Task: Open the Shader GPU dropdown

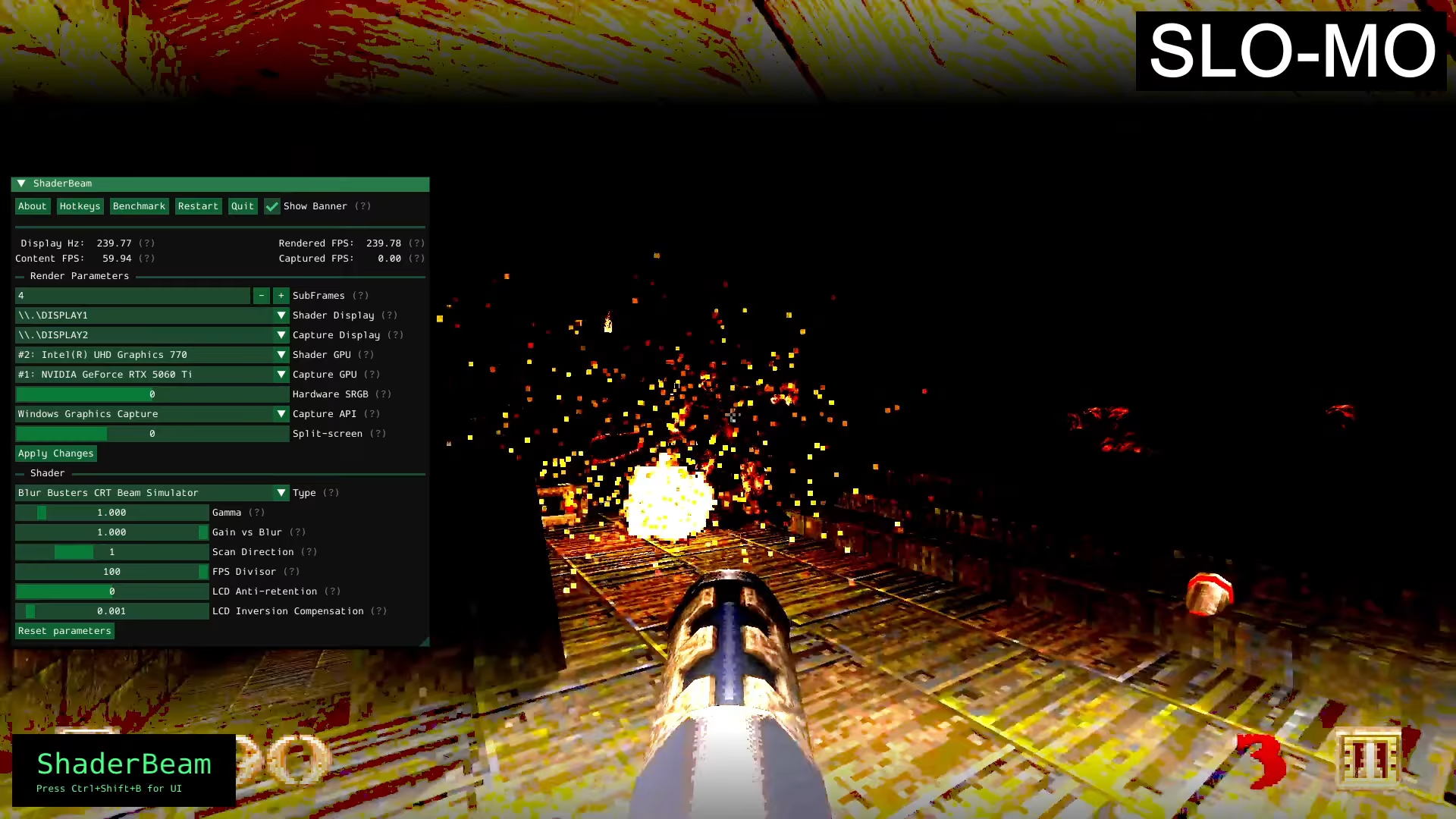Action: [x=281, y=354]
